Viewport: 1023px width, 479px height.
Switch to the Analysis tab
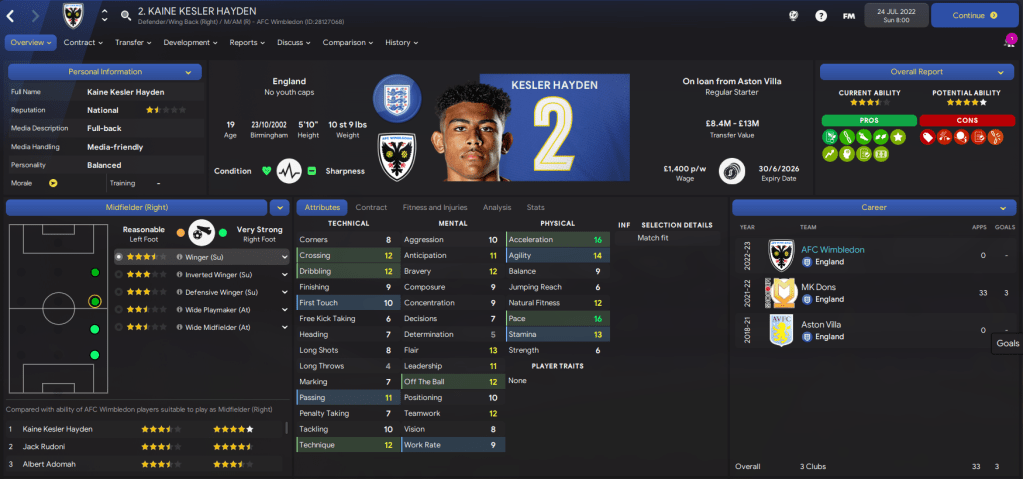(496, 207)
